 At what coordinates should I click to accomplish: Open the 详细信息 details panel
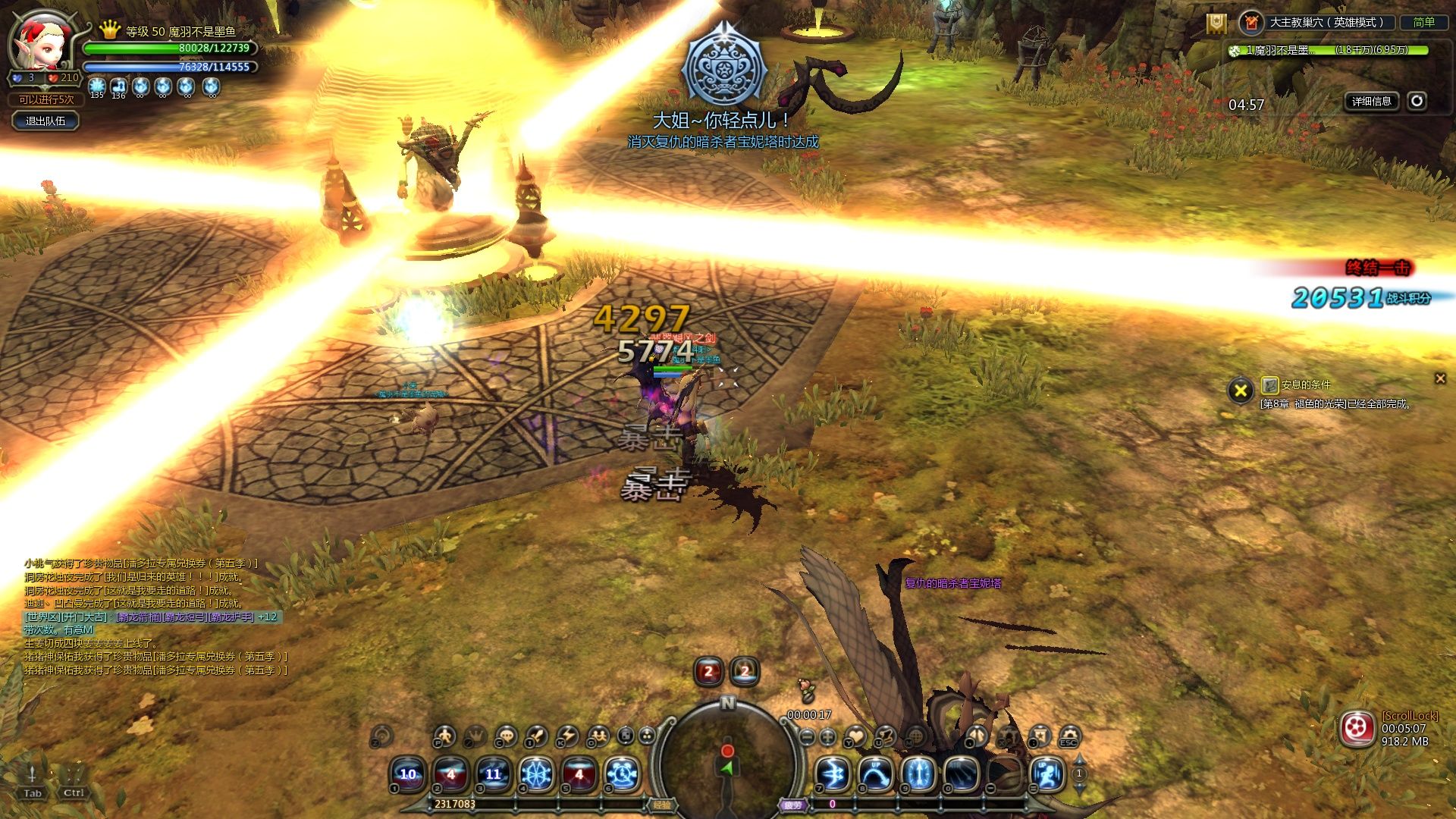point(1371,102)
